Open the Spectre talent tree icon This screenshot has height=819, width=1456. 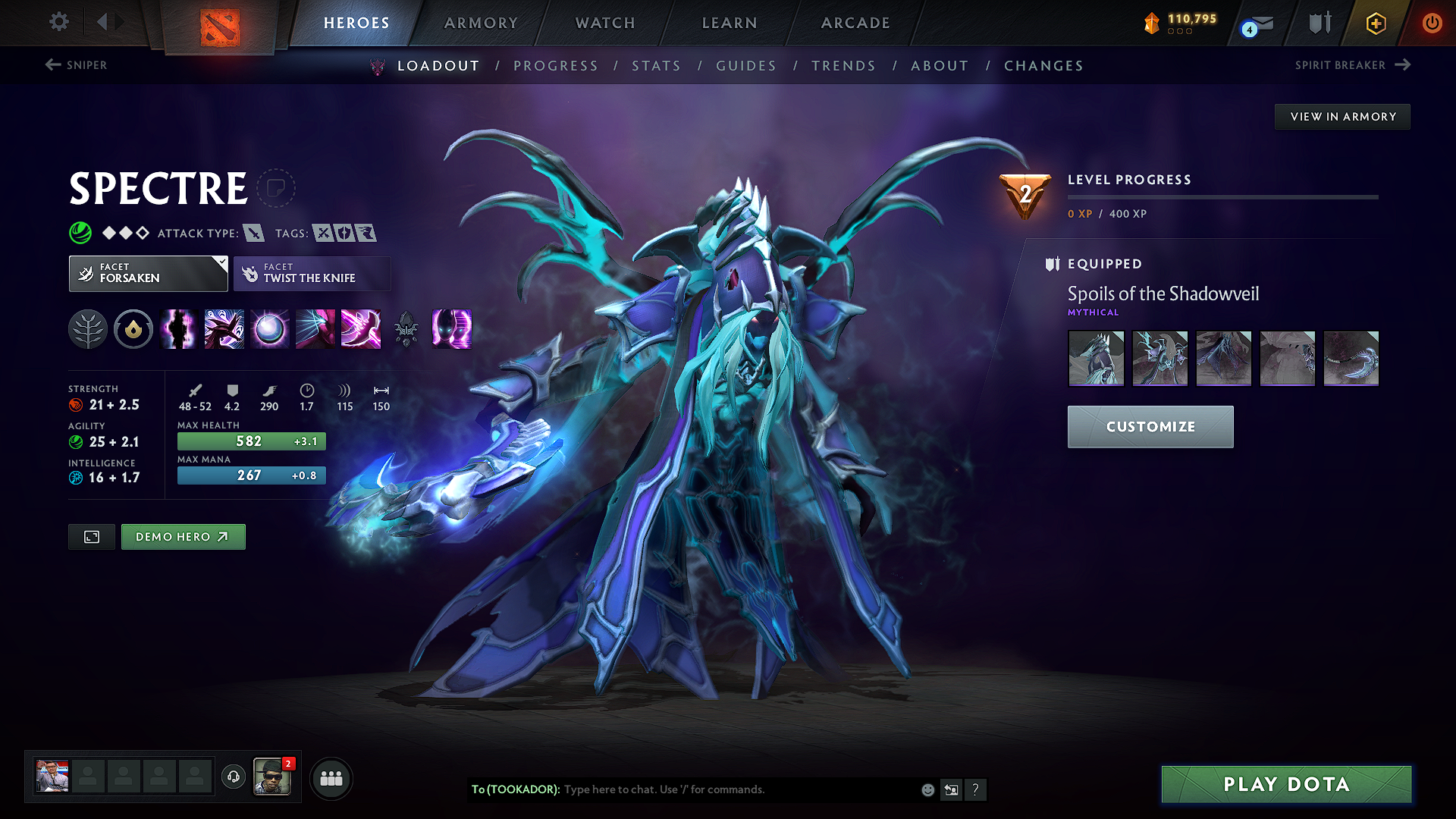coord(89,329)
